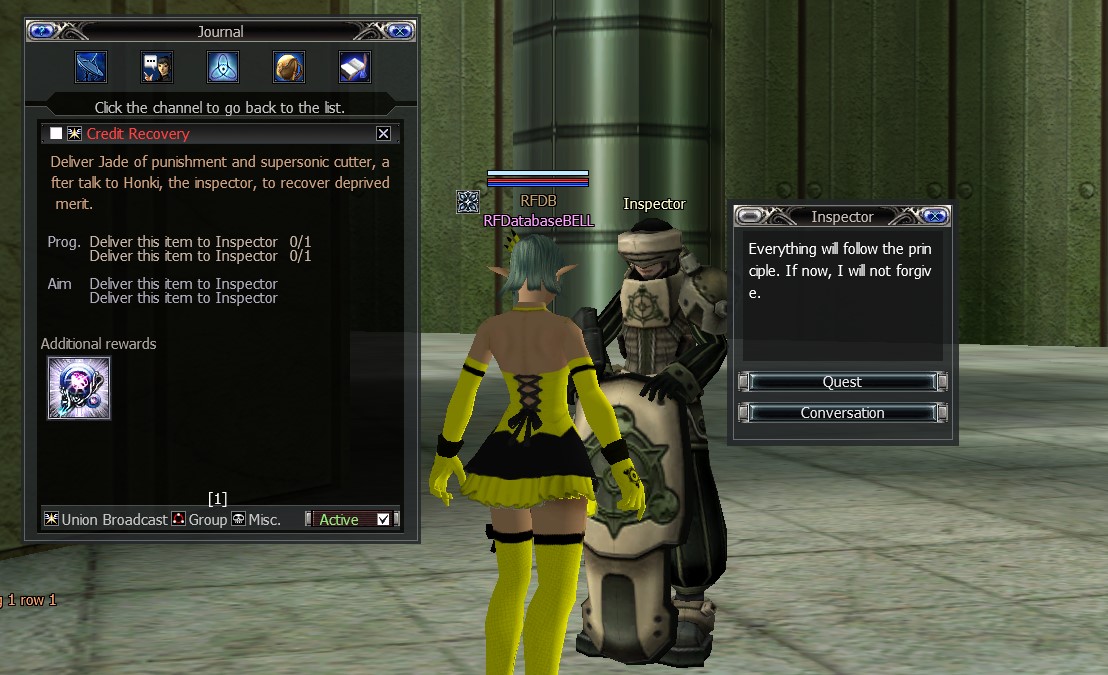Screen dimensions: 1108x675
Task: Click the channel list return banner
Action: (x=220, y=107)
